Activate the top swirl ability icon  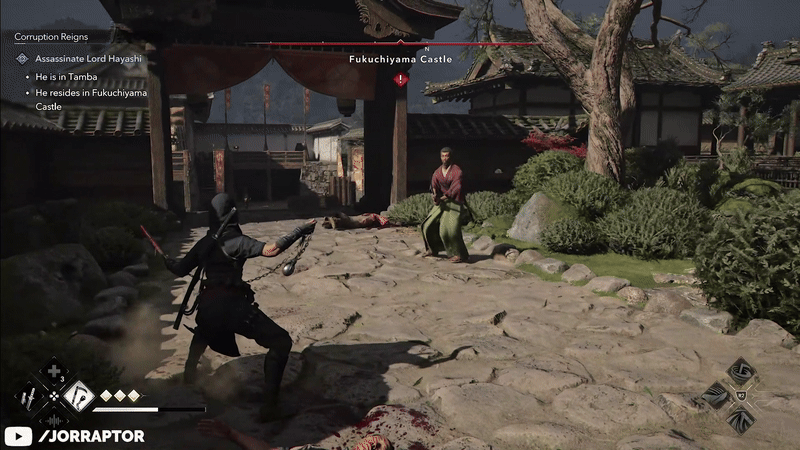[741, 372]
